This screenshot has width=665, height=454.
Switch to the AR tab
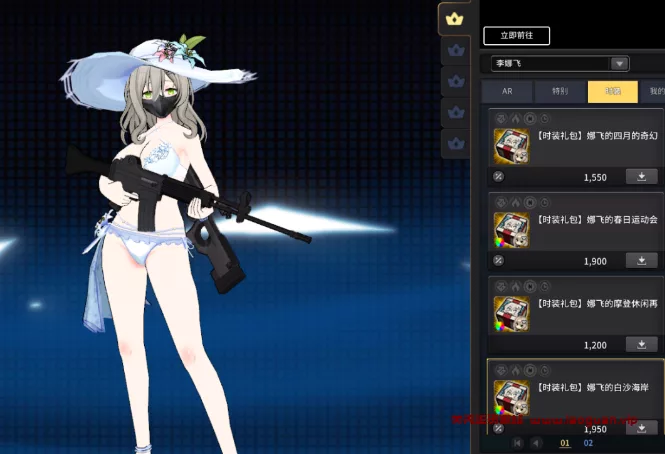coord(507,92)
